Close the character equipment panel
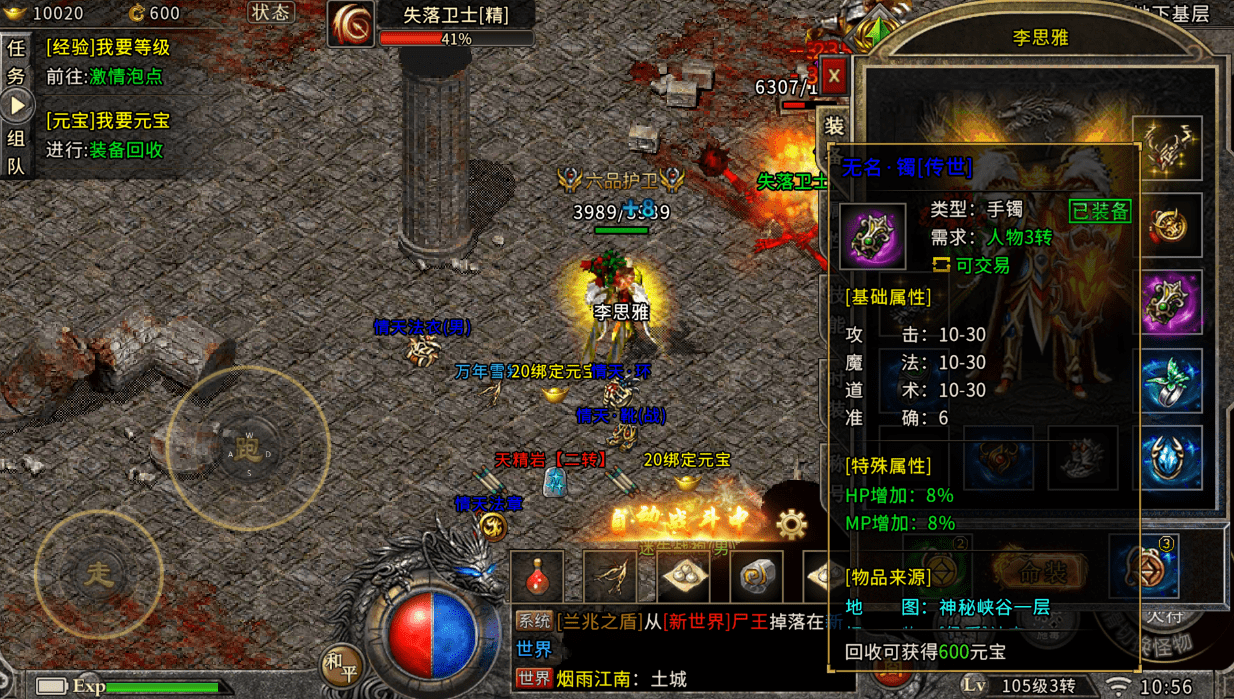The width and height of the screenshot is (1234, 699). (x=834, y=76)
